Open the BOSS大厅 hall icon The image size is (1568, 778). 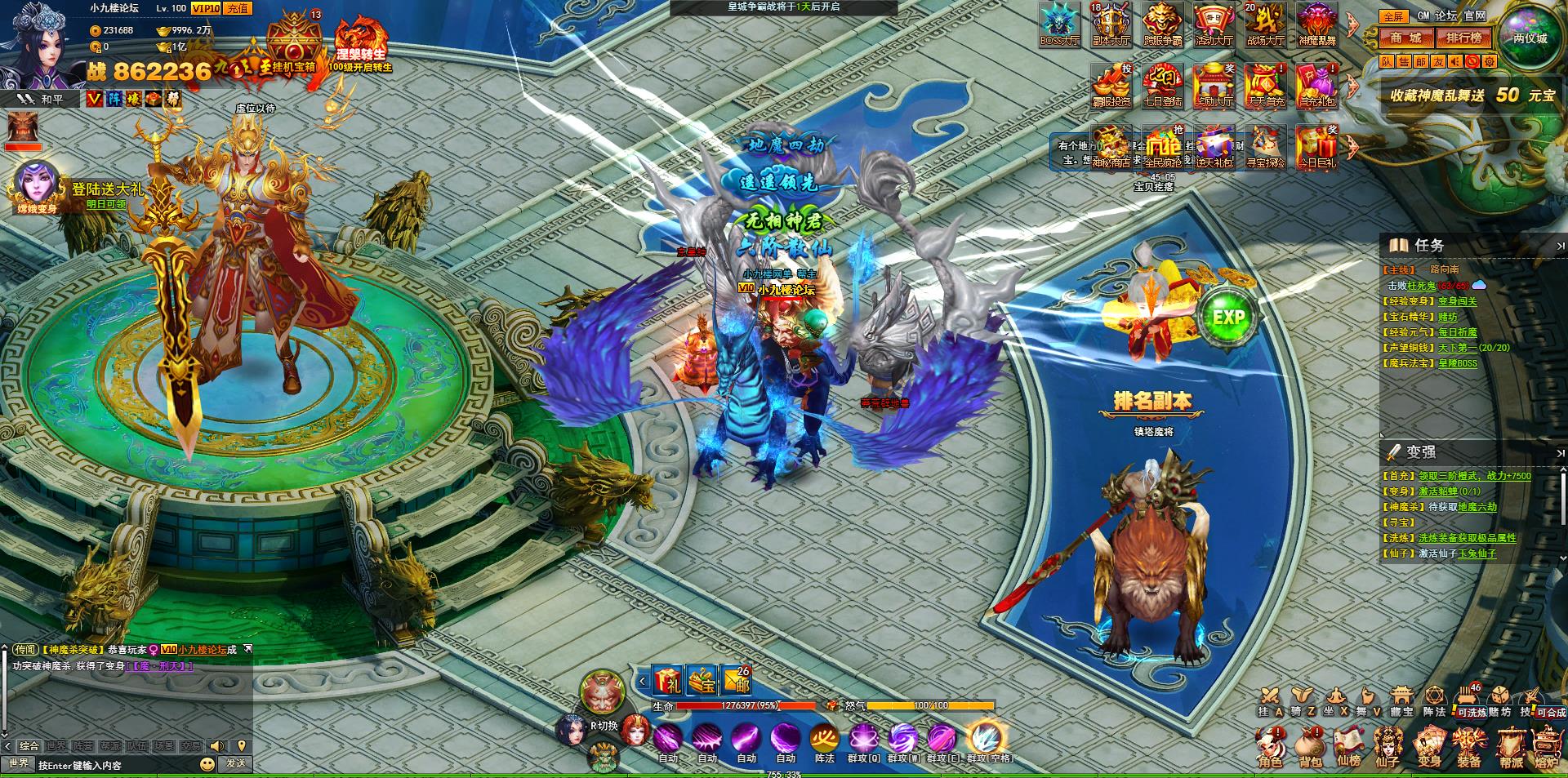1059,24
